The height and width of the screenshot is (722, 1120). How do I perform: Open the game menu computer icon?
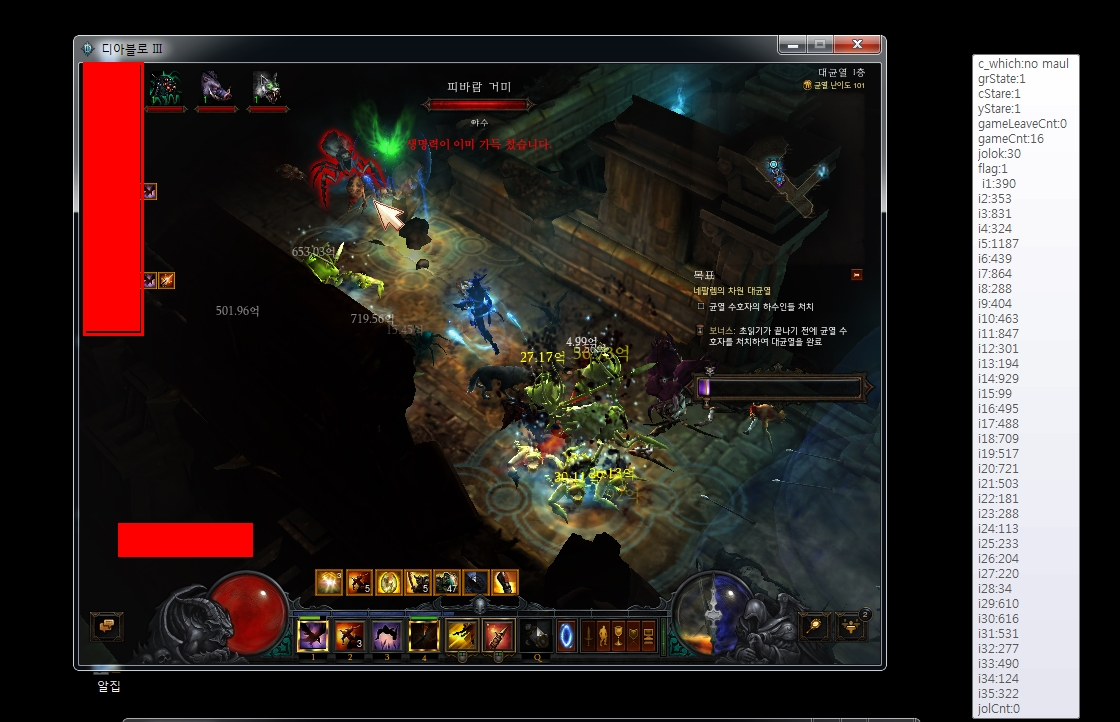point(648,635)
